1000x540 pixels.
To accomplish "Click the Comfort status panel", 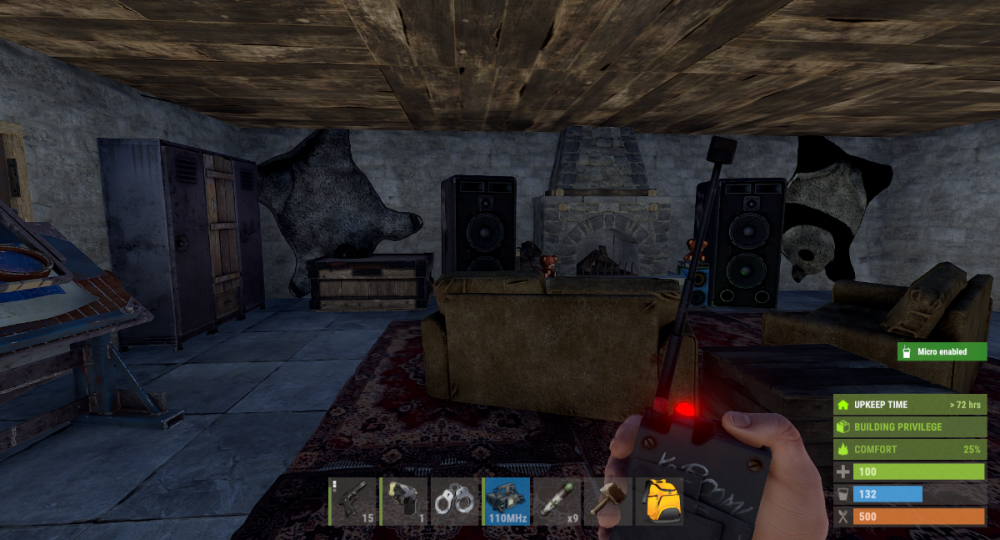I will pyautogui.click(x=910, y=450).
